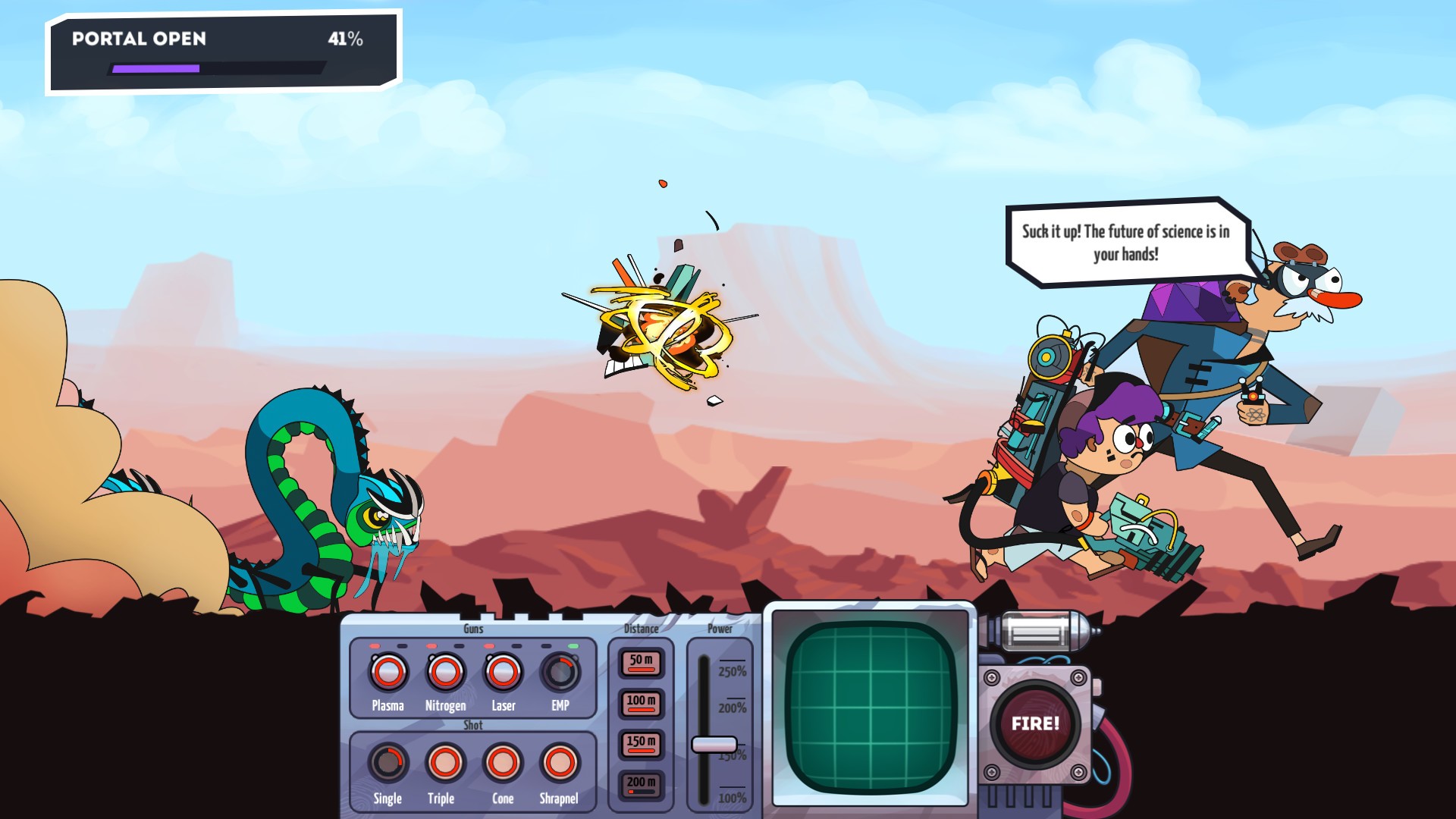This screenshot has width=1456, height=819.
Task: Select the 250% power marking
Action: tap(733, 670)
